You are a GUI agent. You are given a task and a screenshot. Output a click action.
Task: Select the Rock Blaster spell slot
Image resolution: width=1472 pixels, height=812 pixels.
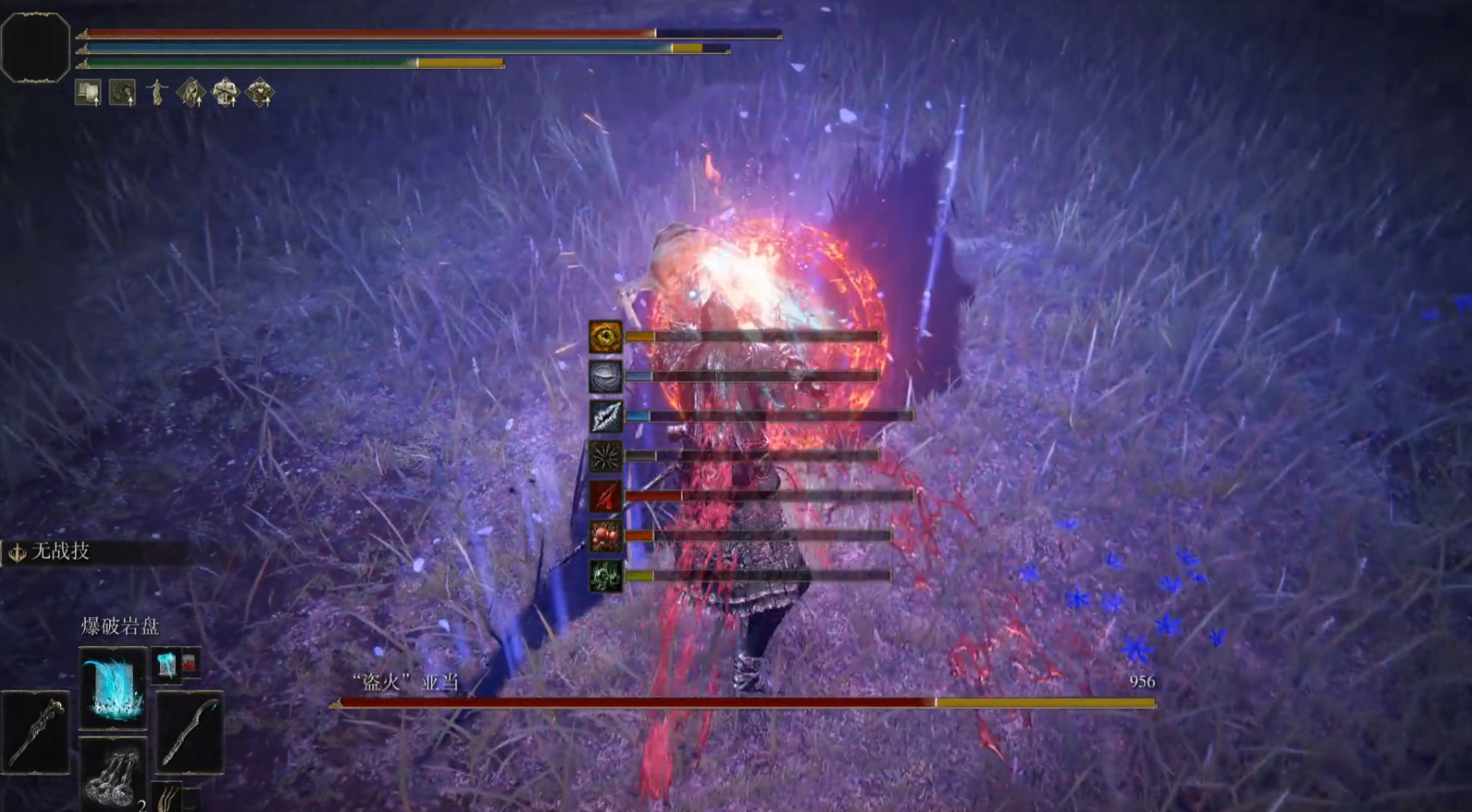[113, 689]
